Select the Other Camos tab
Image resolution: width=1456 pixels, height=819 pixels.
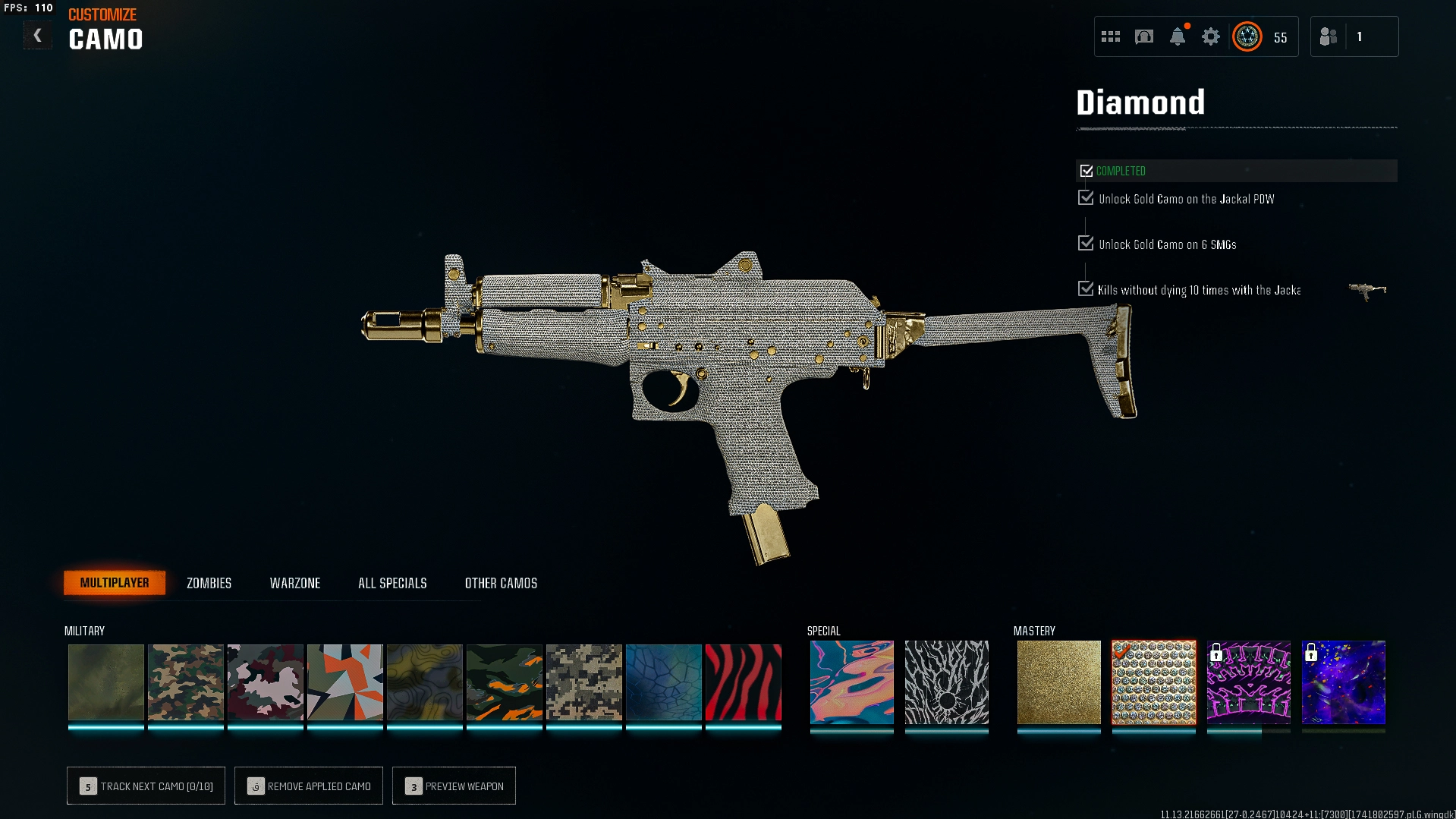pos(501,583)
